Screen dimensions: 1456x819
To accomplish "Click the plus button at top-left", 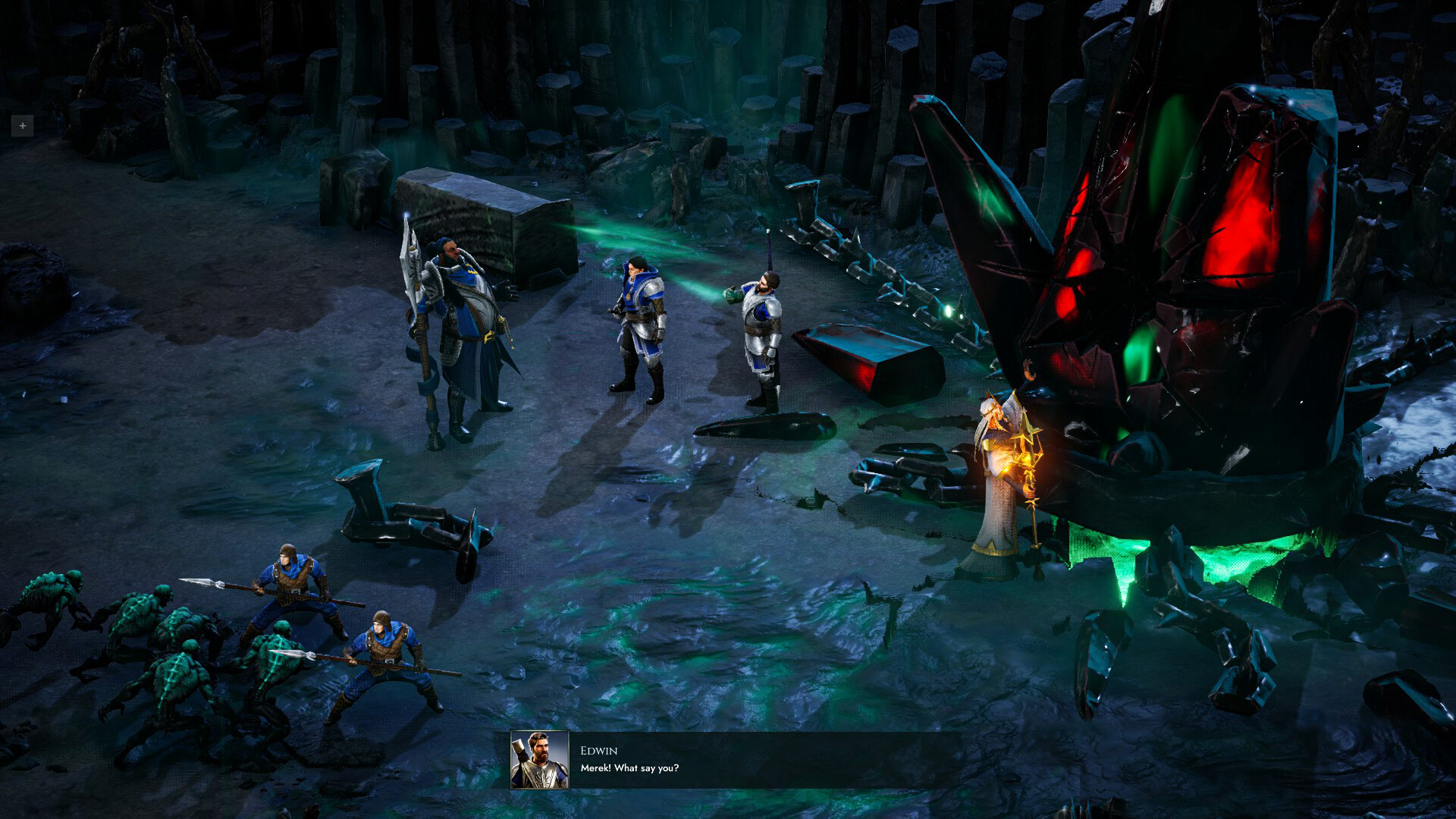I will 22,126.
